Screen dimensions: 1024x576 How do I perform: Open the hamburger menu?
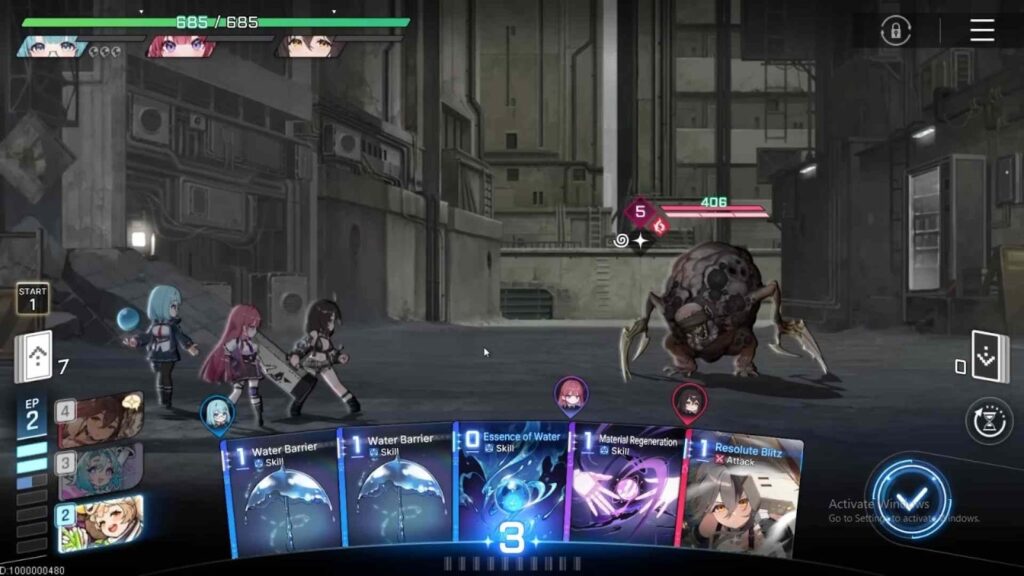point(982,31)
